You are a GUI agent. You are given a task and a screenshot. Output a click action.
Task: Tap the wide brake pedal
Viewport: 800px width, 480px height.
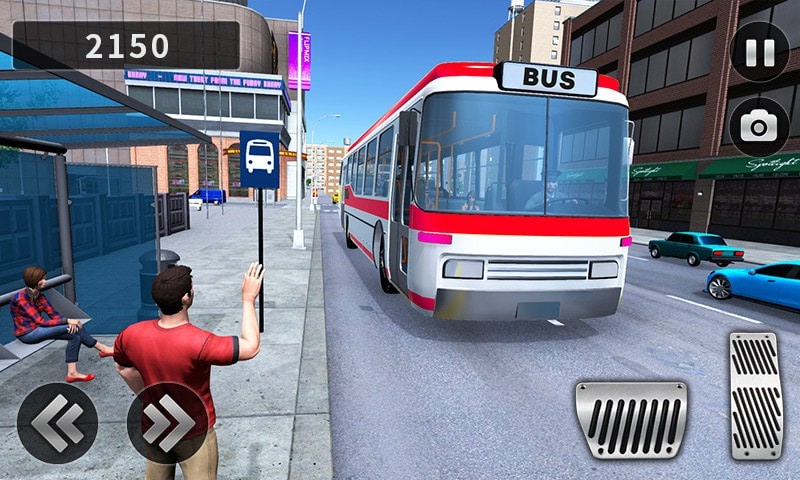631,419
